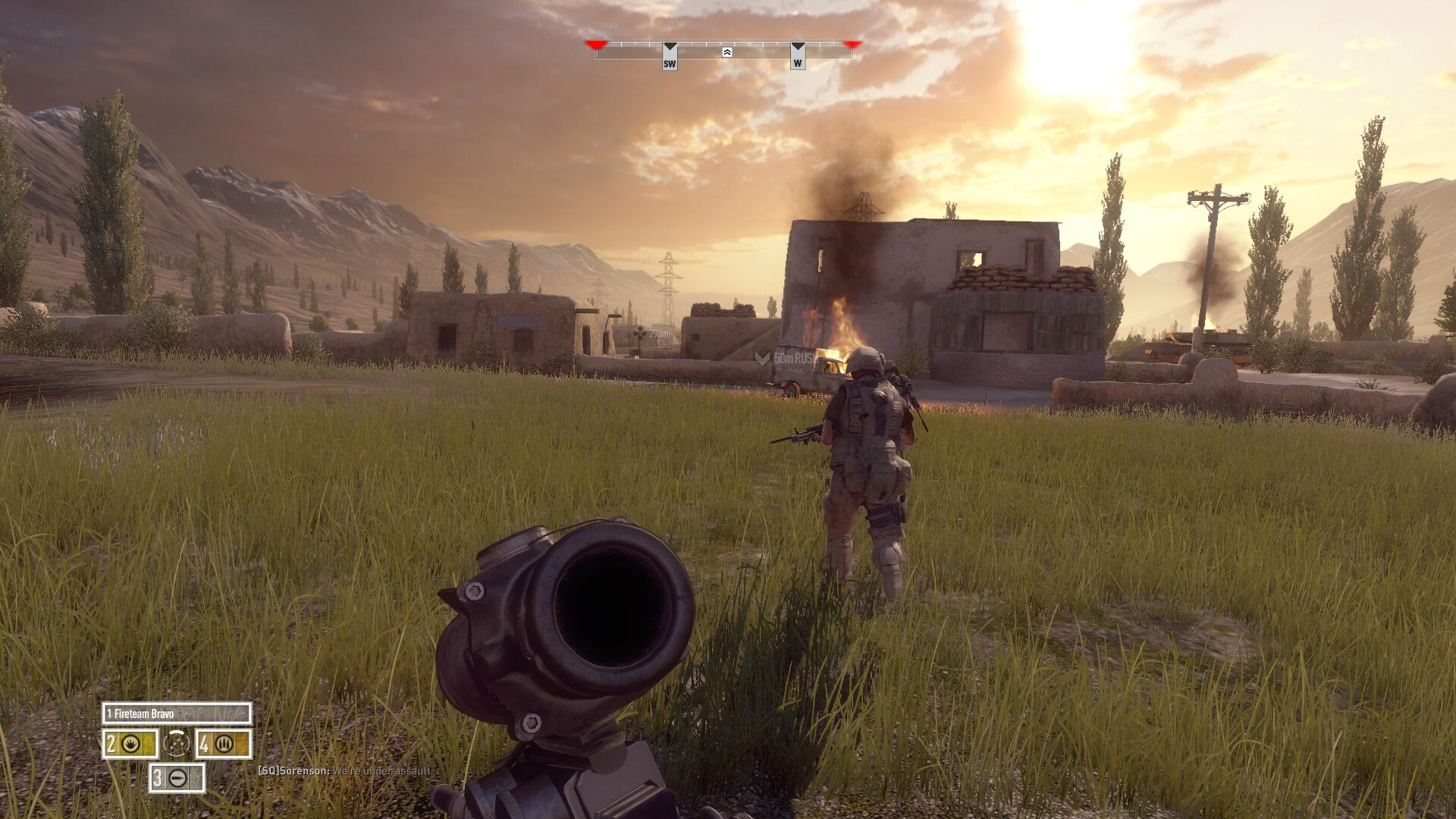Click the SW marker on the compass
This screenshot has width=1456, height=819.
click(x=670, y=57)
